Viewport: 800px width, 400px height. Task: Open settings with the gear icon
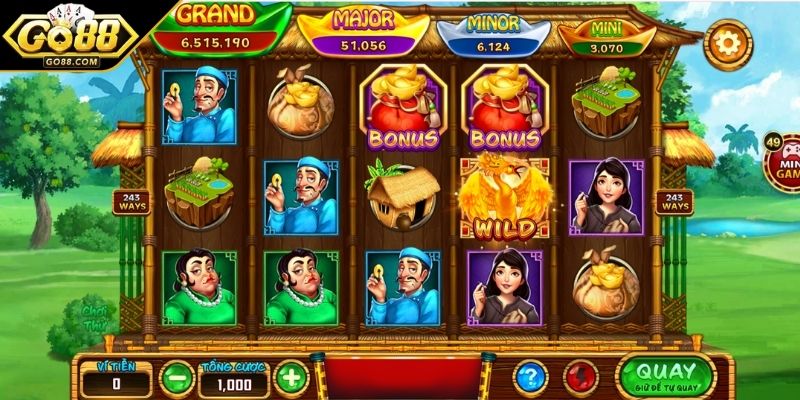point(727,42)
